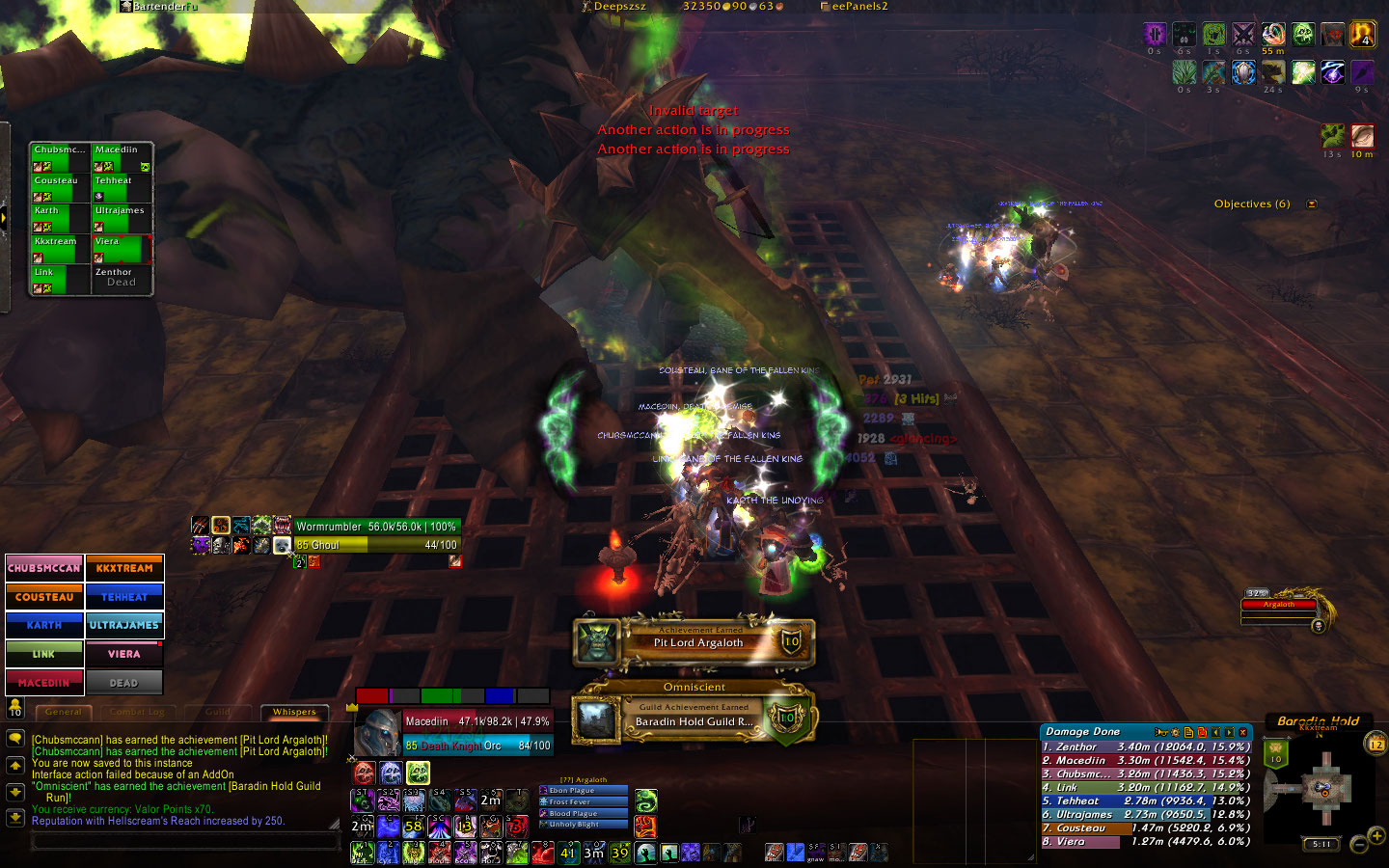Zoom out on the minimap
The width and height of the screenshot is (1389, 868).
[1359, 846]
